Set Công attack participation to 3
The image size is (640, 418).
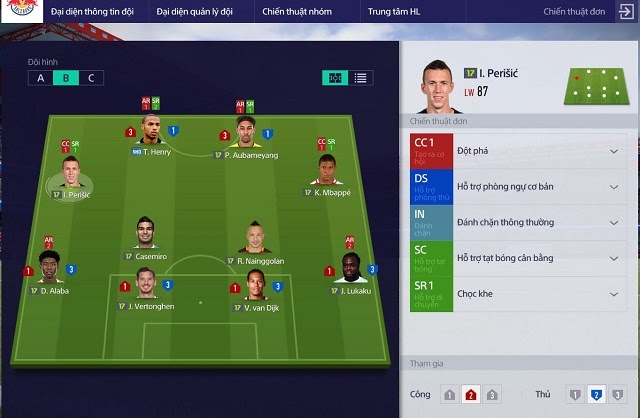tap(492, 395)
